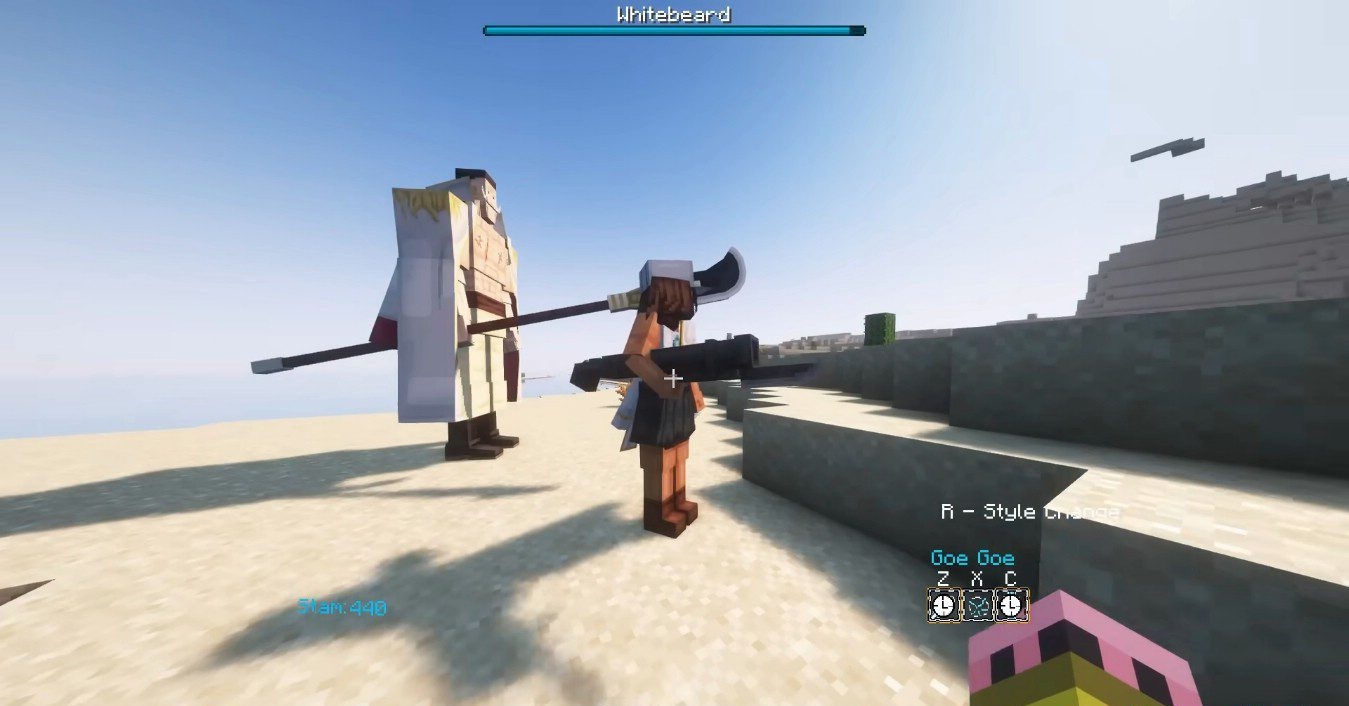Activate the cracked-sphere ability under X

tap(977, 605)
